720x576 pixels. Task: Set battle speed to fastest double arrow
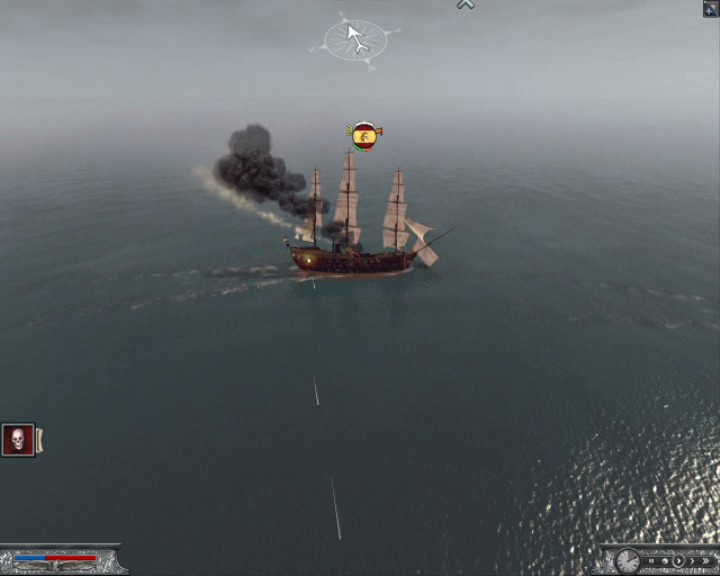(x=706, y=561)
